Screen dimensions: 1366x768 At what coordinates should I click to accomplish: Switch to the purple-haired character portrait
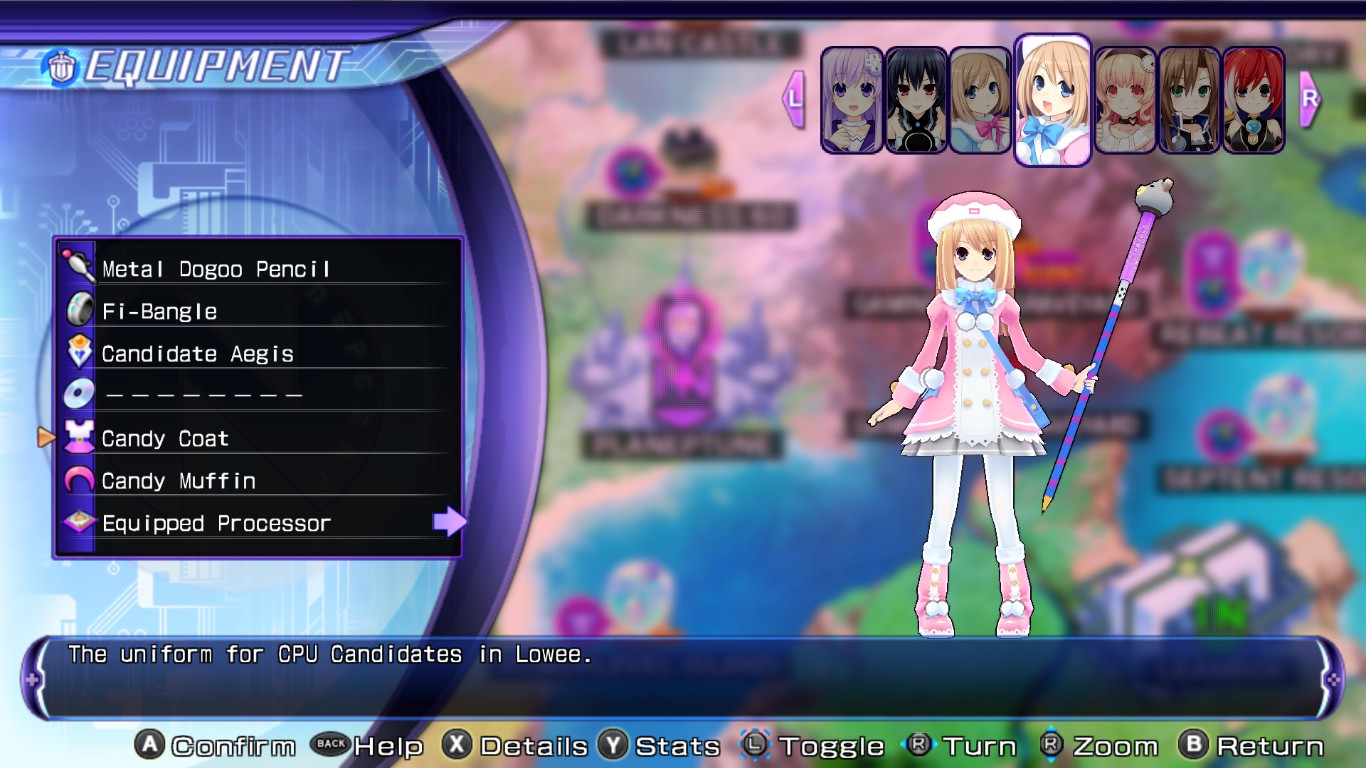(852, 100)
